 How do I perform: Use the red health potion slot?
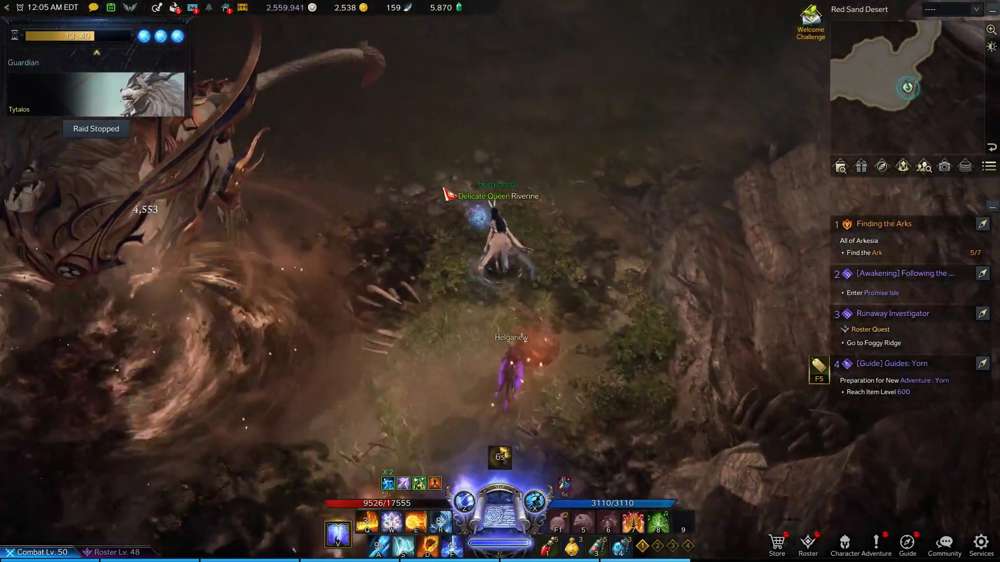click(547, 547)
